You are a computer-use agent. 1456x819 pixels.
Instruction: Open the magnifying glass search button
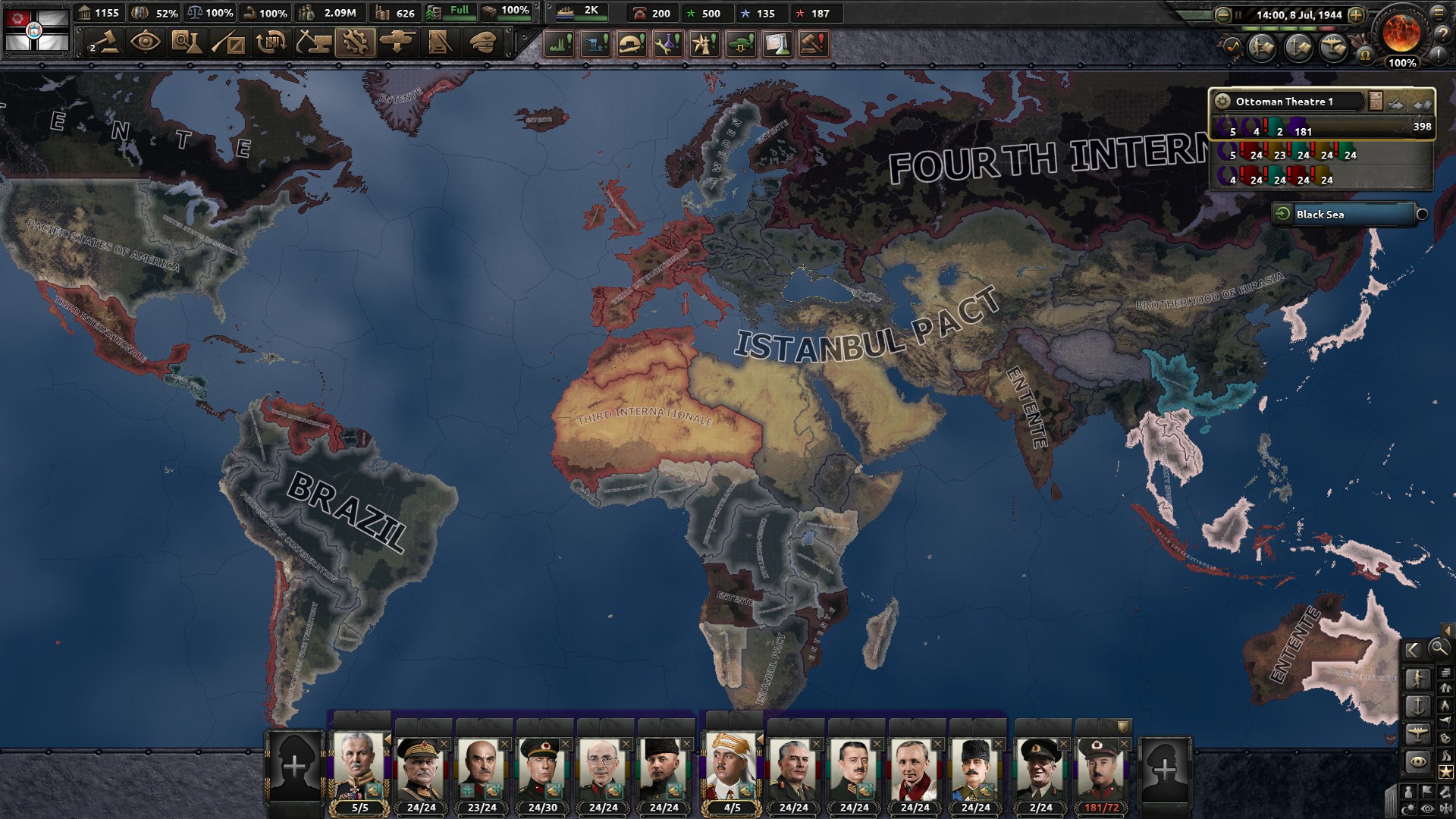1439,648
